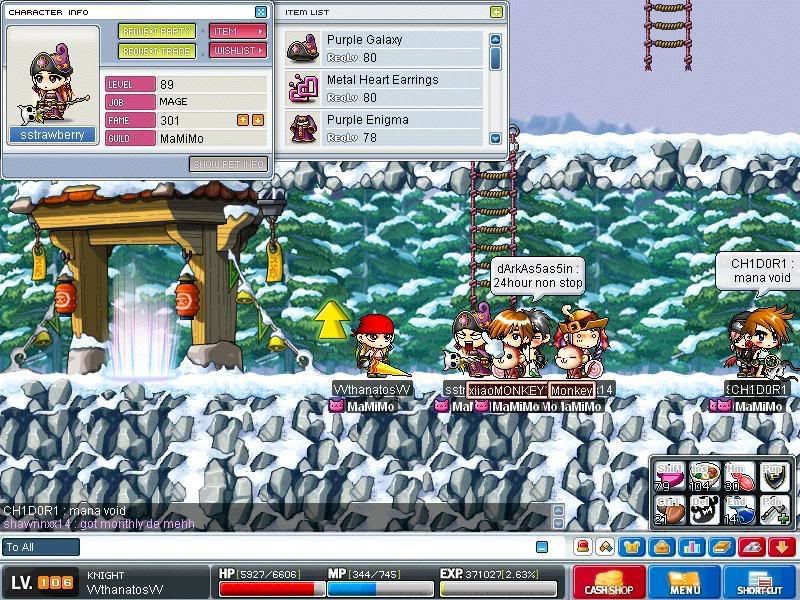
Task: Open the main Menu
Action: pos(685,583)
